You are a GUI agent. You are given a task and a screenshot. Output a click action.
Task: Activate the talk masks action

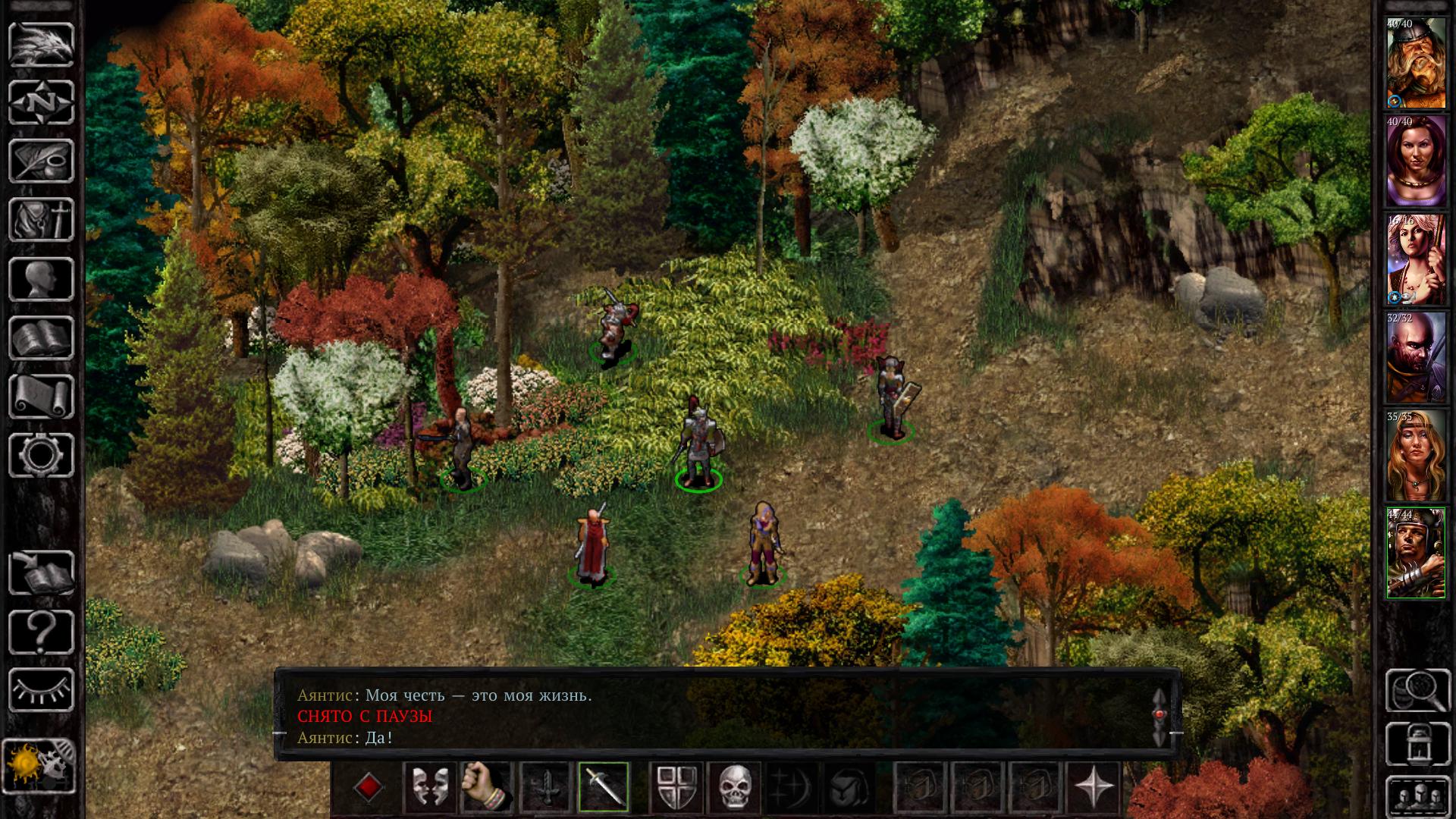428,787
